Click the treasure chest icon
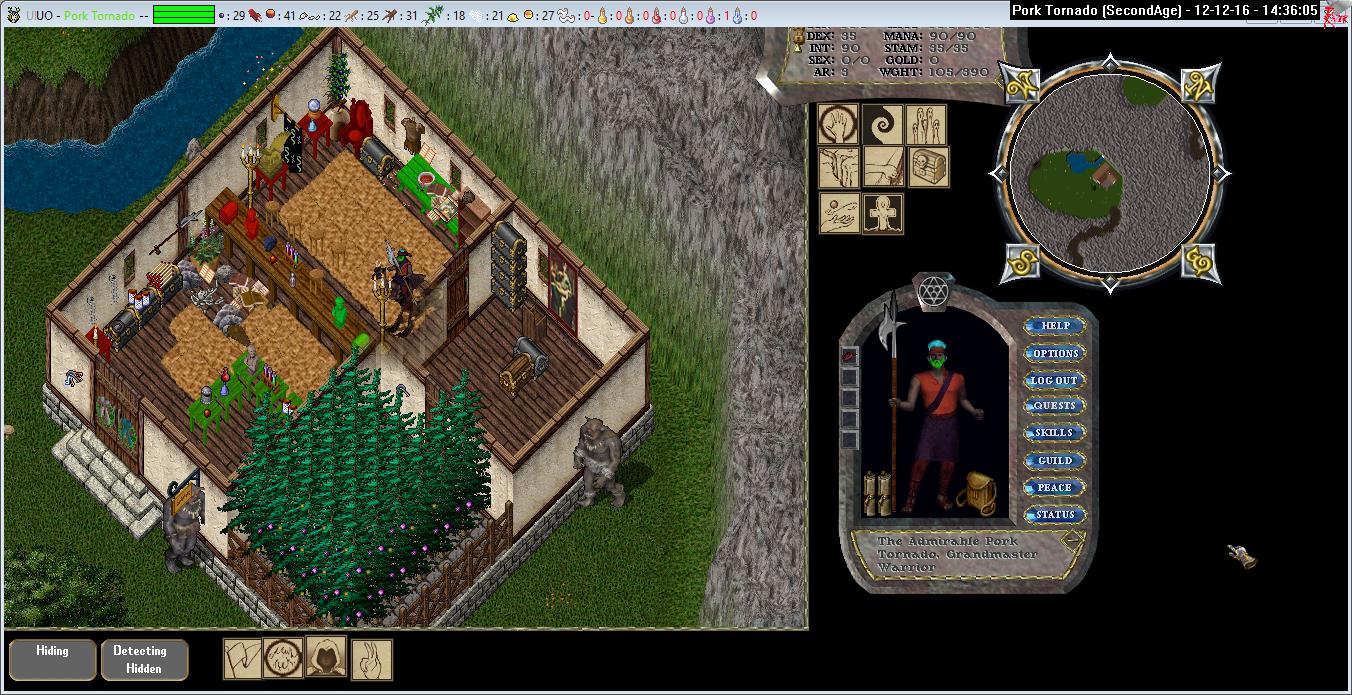1352x695 pixels. (x=928, y=168)
